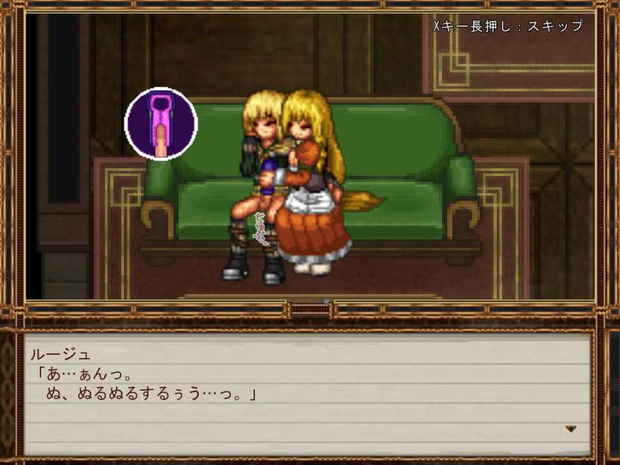
Task: Click the dialogue continue arrow
Action: [571, 429]
